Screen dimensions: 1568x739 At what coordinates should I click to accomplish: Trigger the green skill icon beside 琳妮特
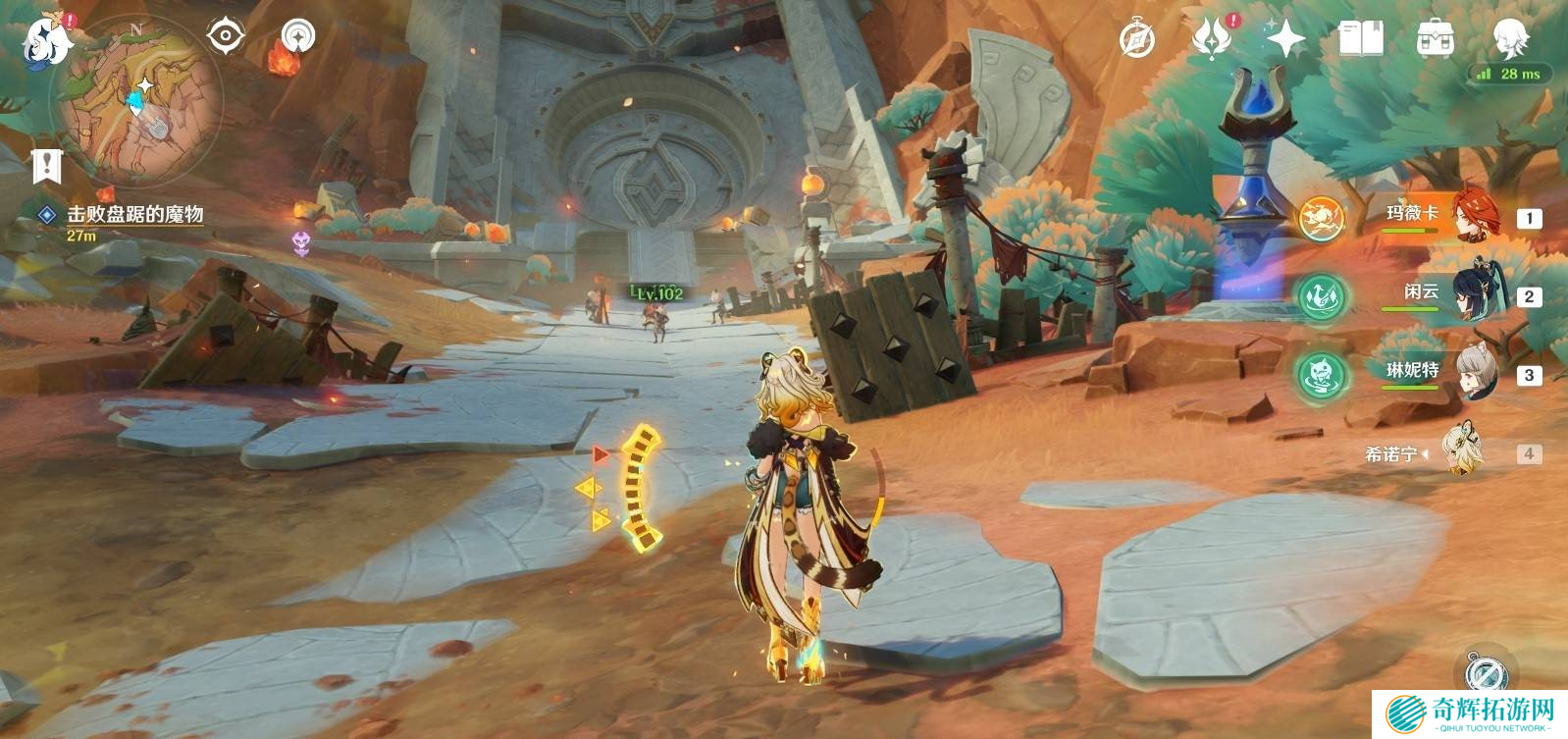click(x=1322, y=375)
